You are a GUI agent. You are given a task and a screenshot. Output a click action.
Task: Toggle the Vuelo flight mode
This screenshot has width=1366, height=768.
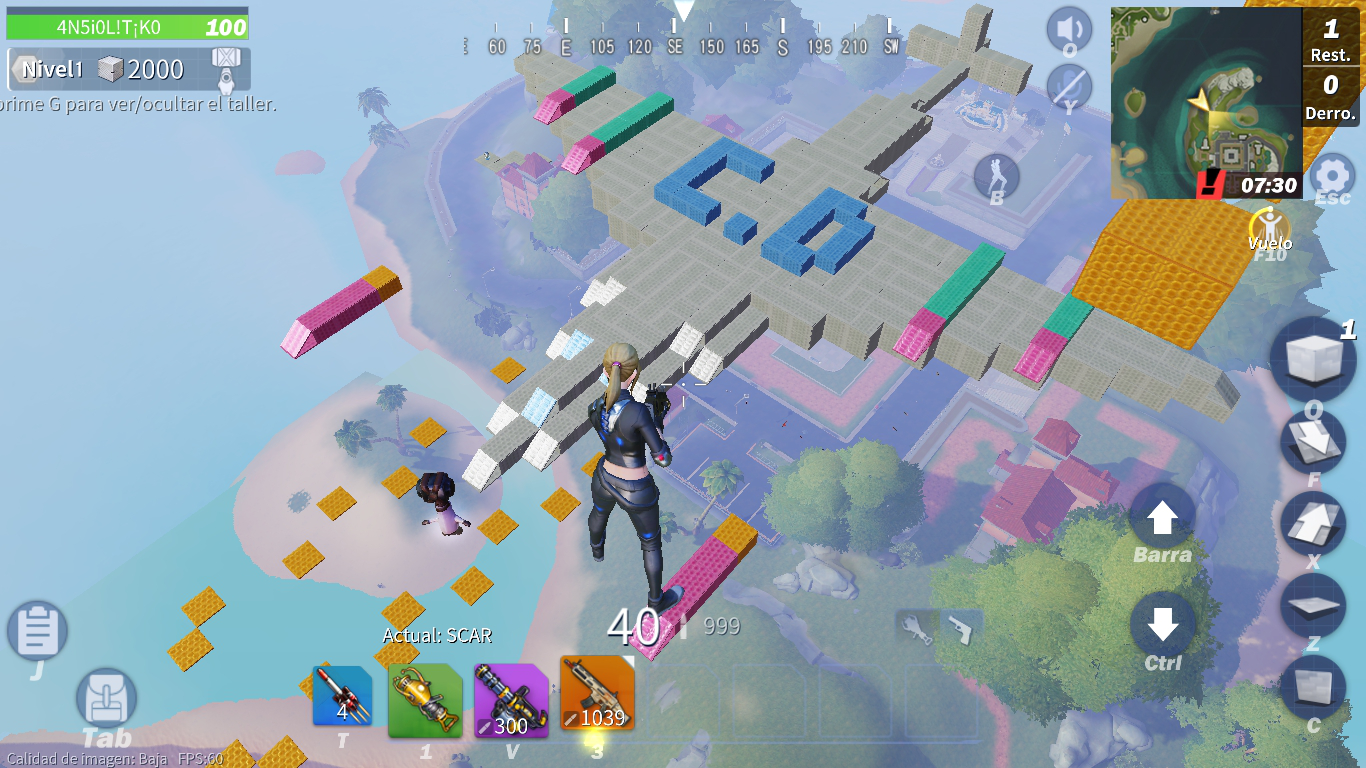(x=1269, y=227)
